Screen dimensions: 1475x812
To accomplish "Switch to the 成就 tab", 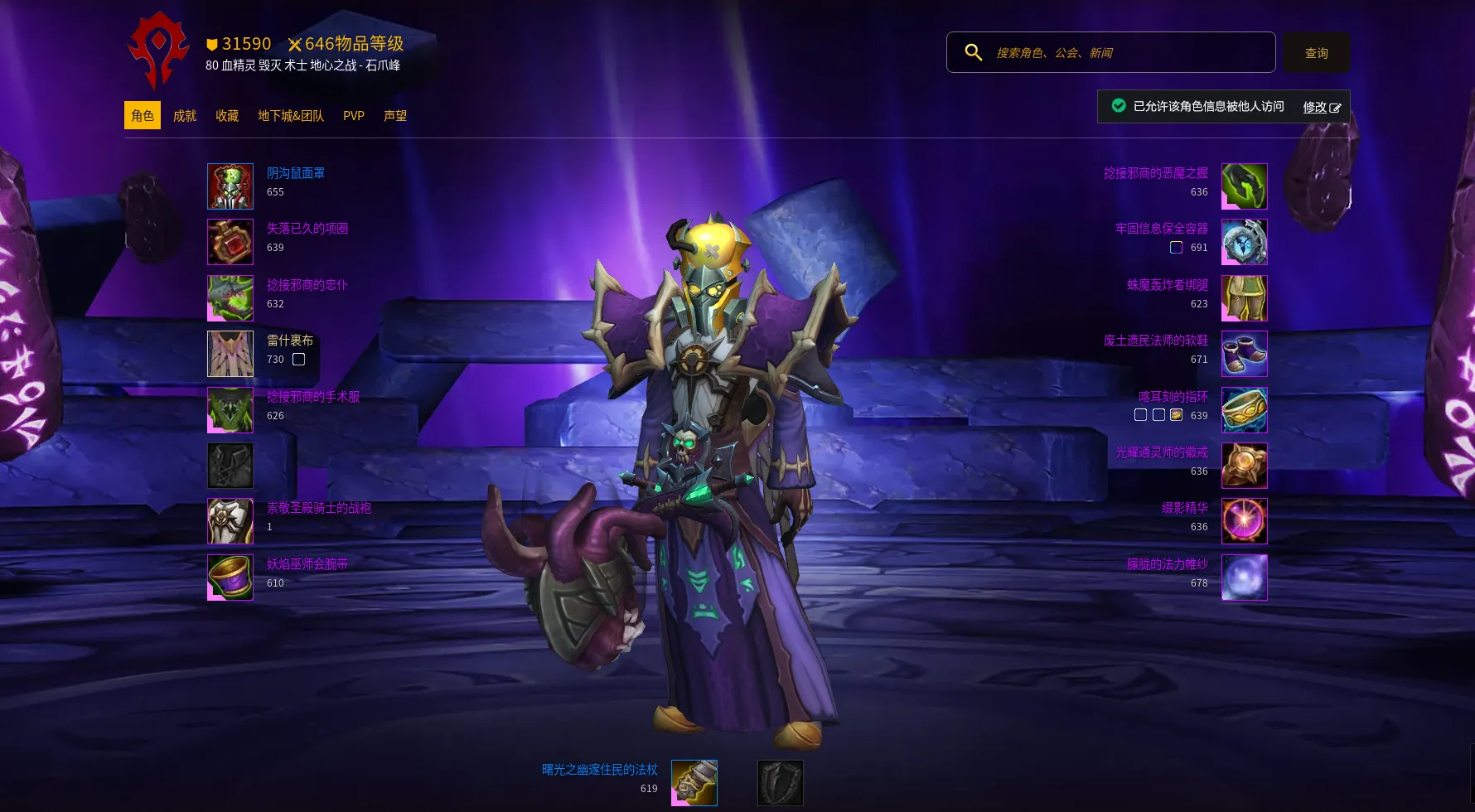I will 185,116.
